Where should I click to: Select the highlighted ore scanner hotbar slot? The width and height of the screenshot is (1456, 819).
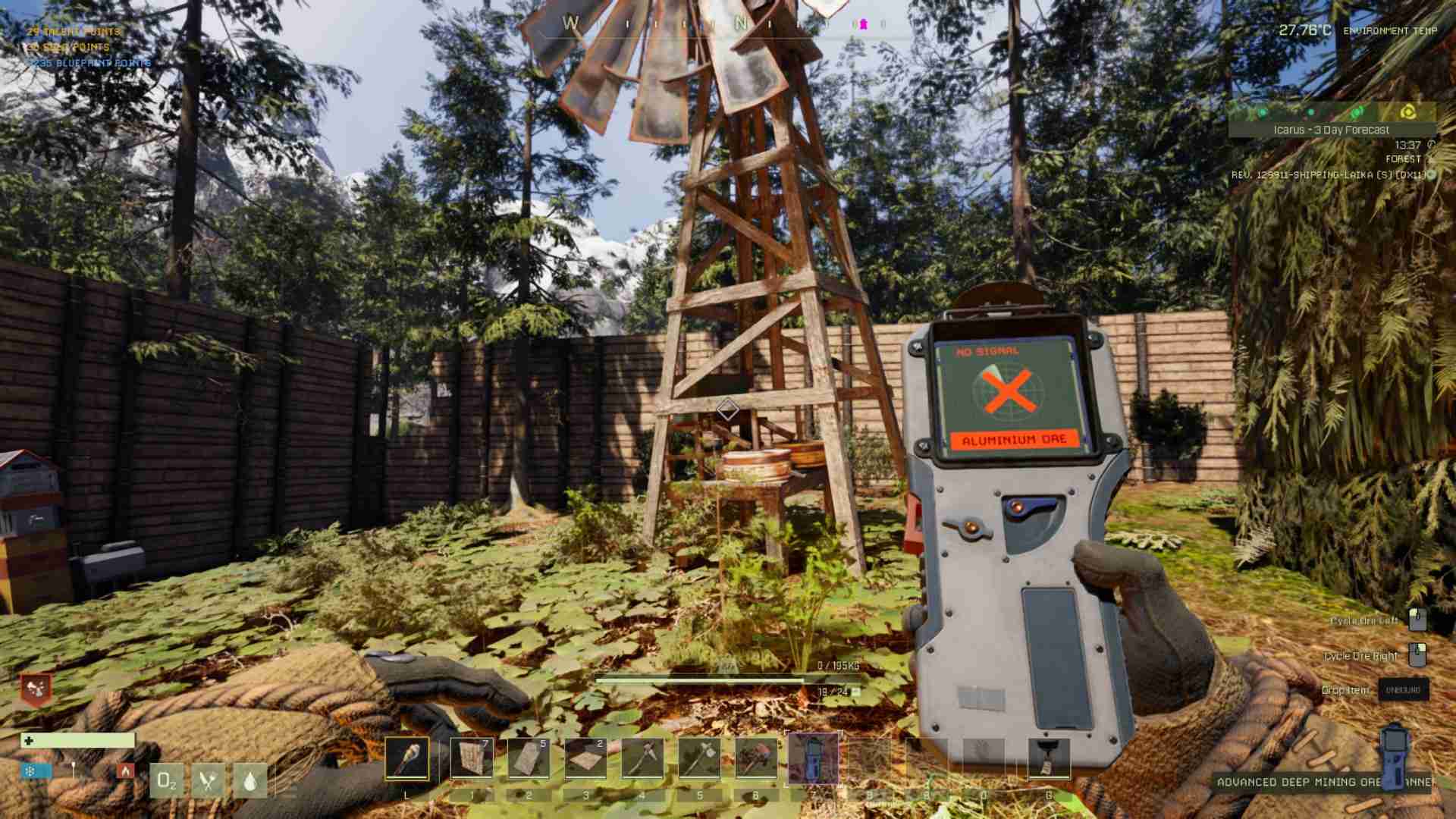pyautogui.click(x=814, y=758)
